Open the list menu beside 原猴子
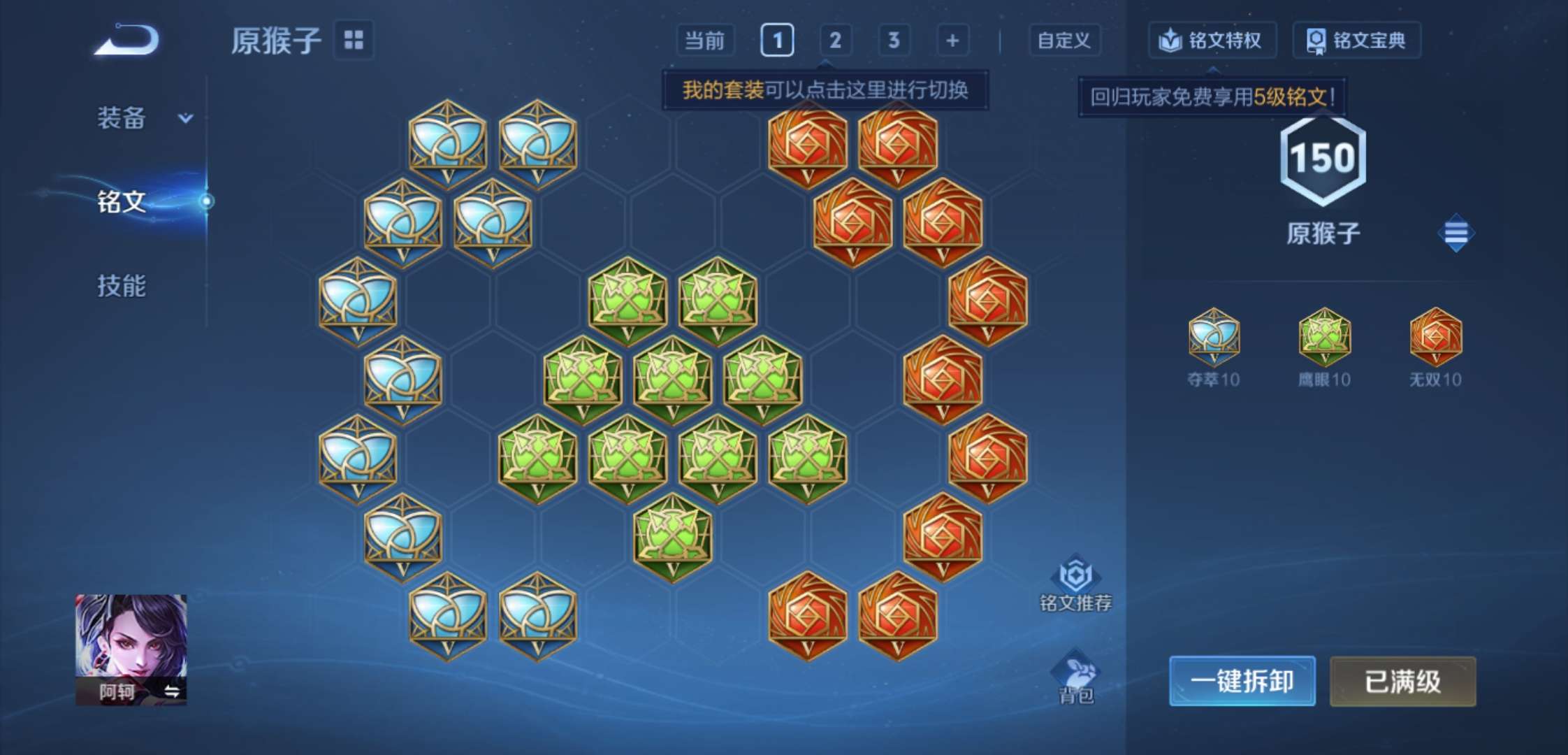Viewport: 1568px width, 755px height. pyautogui.click(x=1456, y=233)
